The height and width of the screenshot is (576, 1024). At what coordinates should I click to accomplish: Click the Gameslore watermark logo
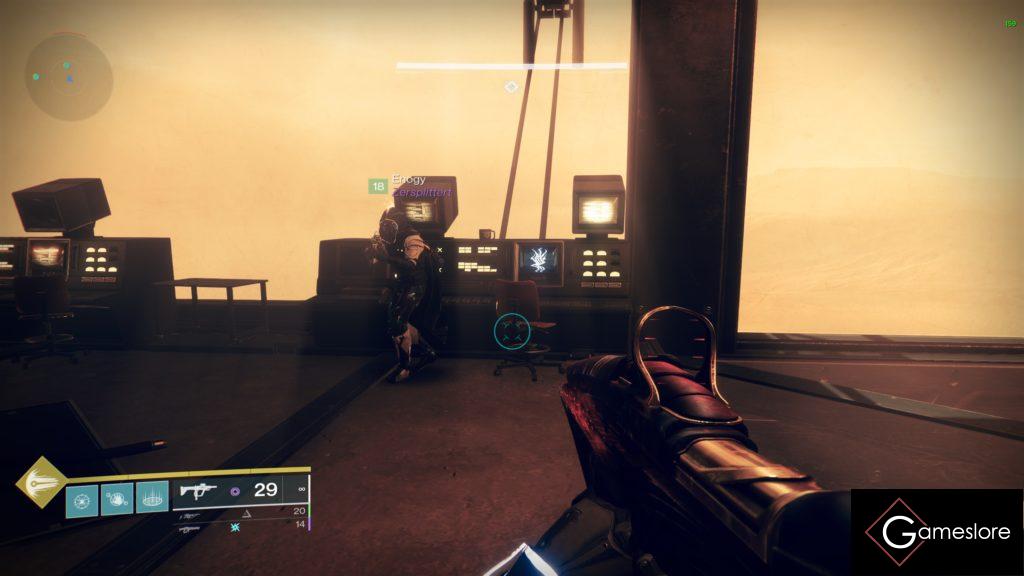tap(937, 532)
